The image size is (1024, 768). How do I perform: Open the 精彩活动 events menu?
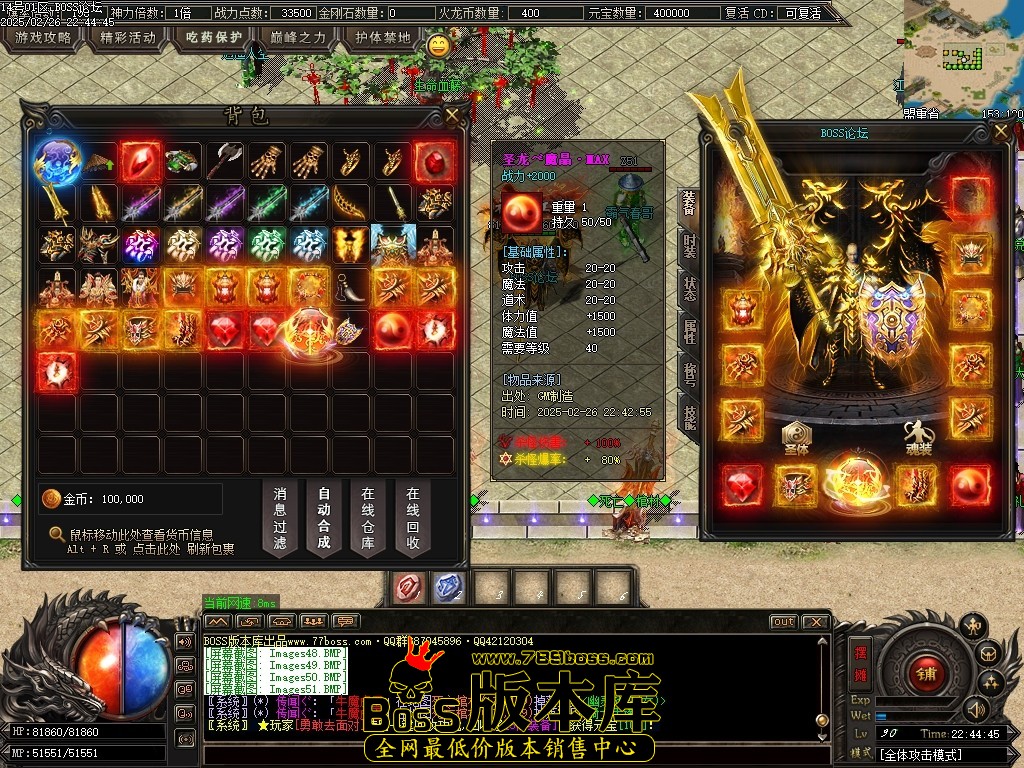pyautogui.click(x=129, y=38)
